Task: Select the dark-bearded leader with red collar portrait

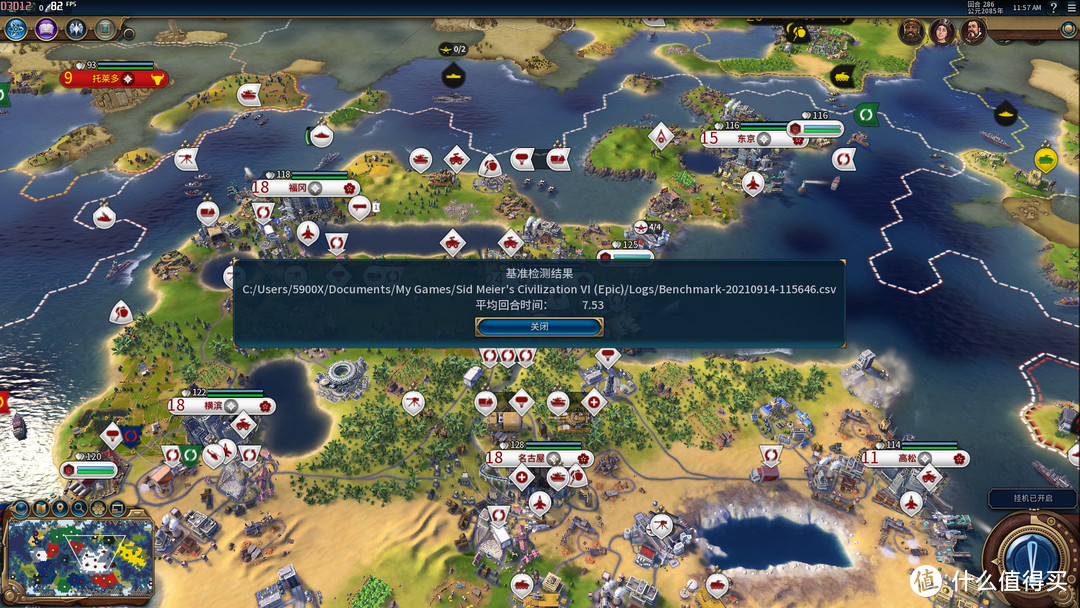Action: click(x=973, y=32)
